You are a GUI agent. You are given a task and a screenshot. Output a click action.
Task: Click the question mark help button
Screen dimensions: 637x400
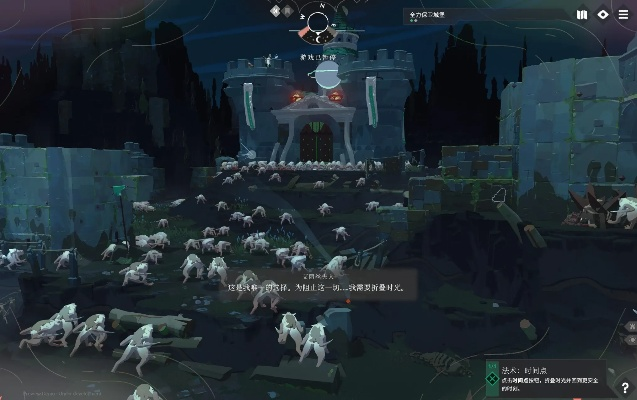click(625, 389)
